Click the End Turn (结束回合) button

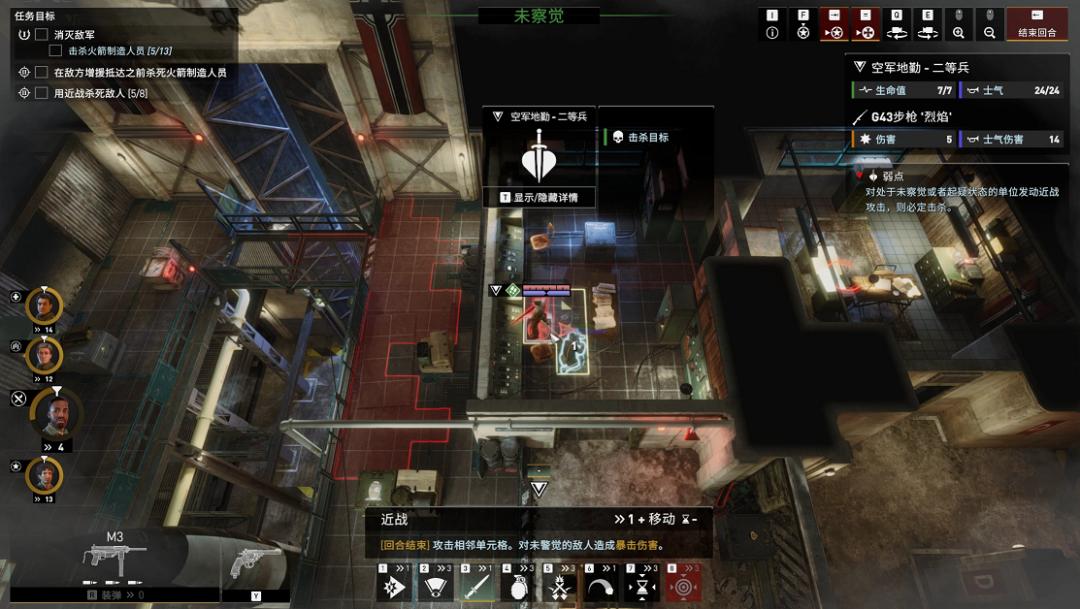(x=1037, y=25)
